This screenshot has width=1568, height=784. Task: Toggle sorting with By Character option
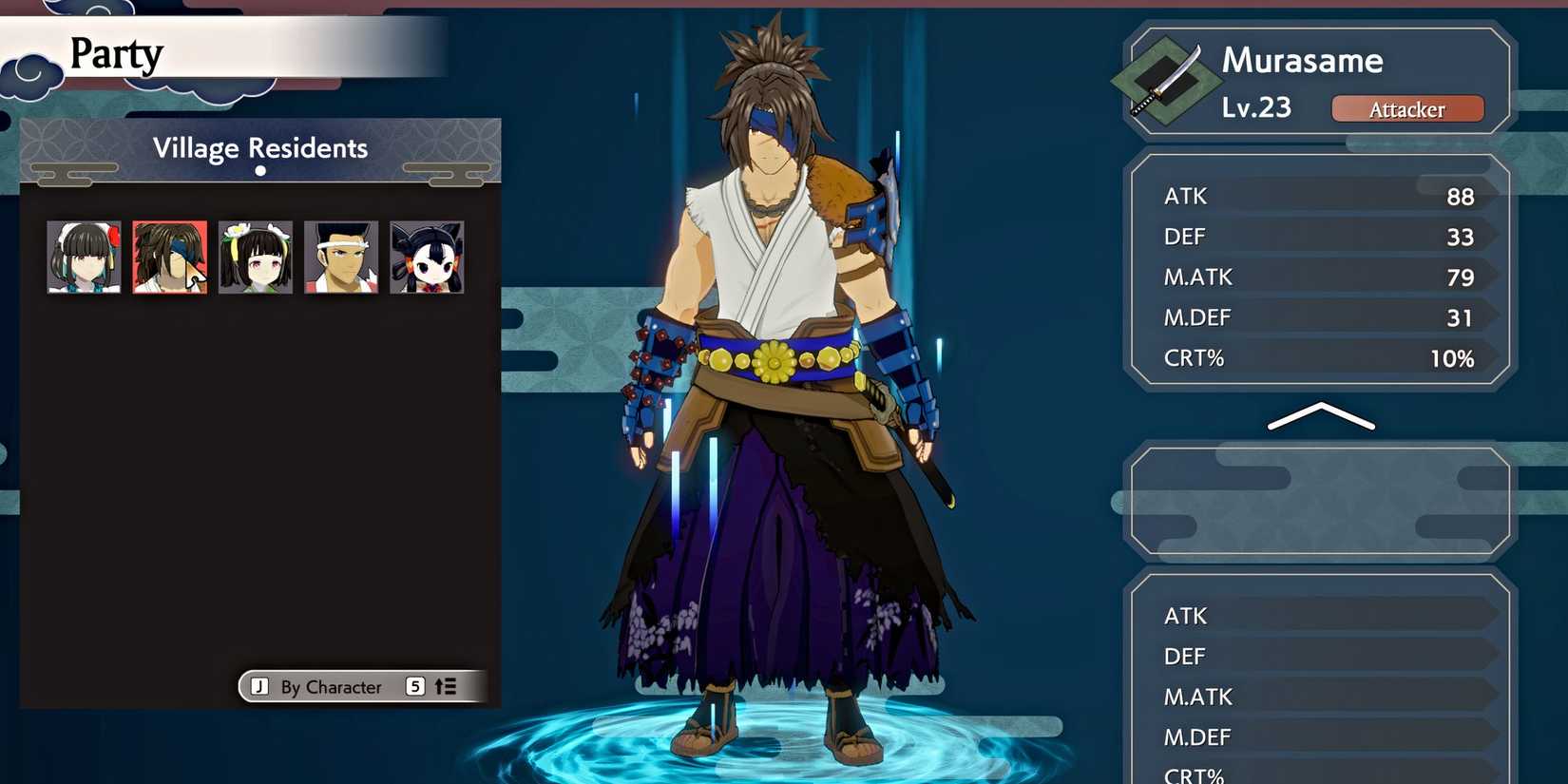[x=333, y=686]
